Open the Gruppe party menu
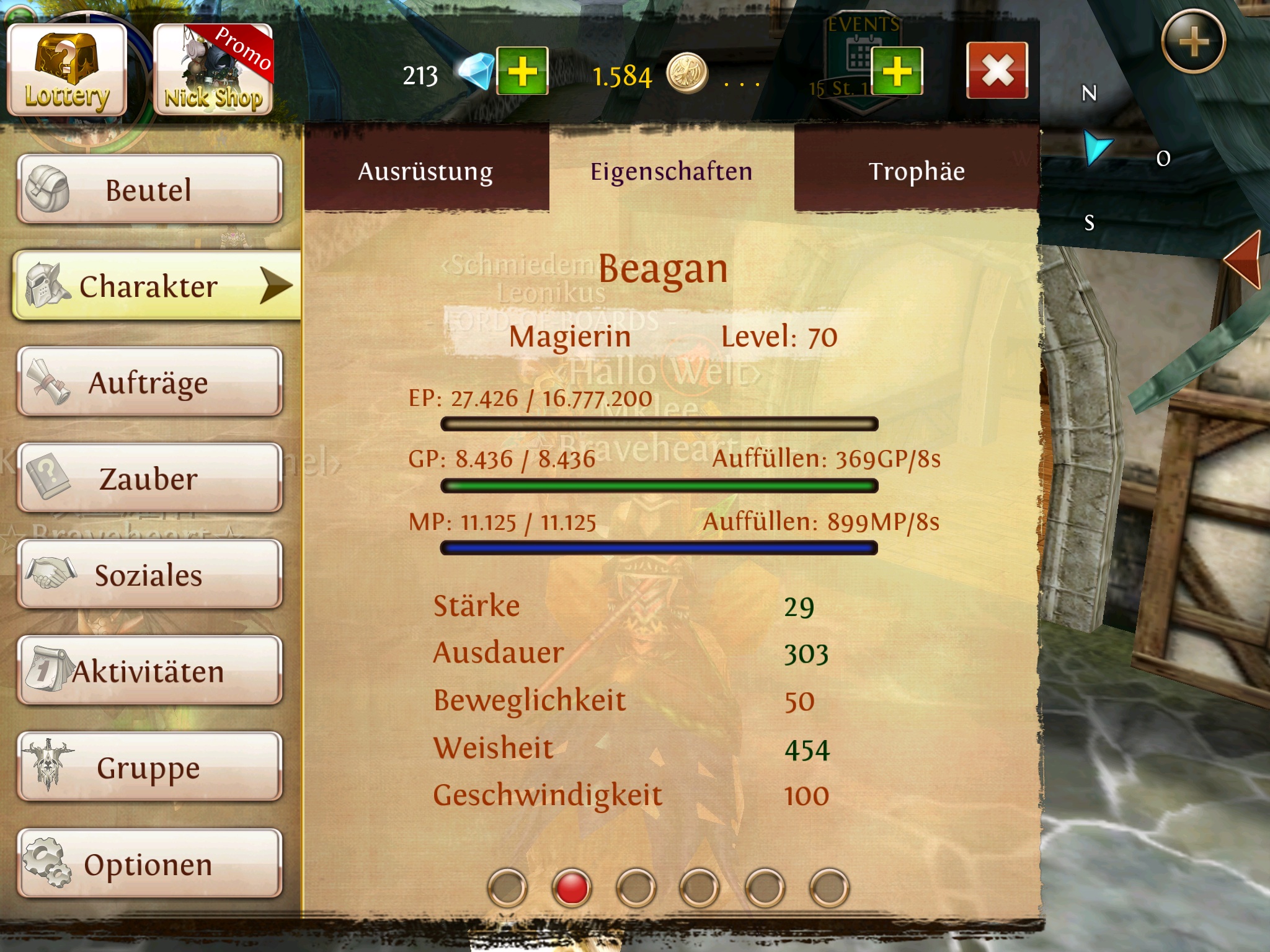Viewport: 1270px width, 952px height. pyautogui.click(x=149, y=767)
